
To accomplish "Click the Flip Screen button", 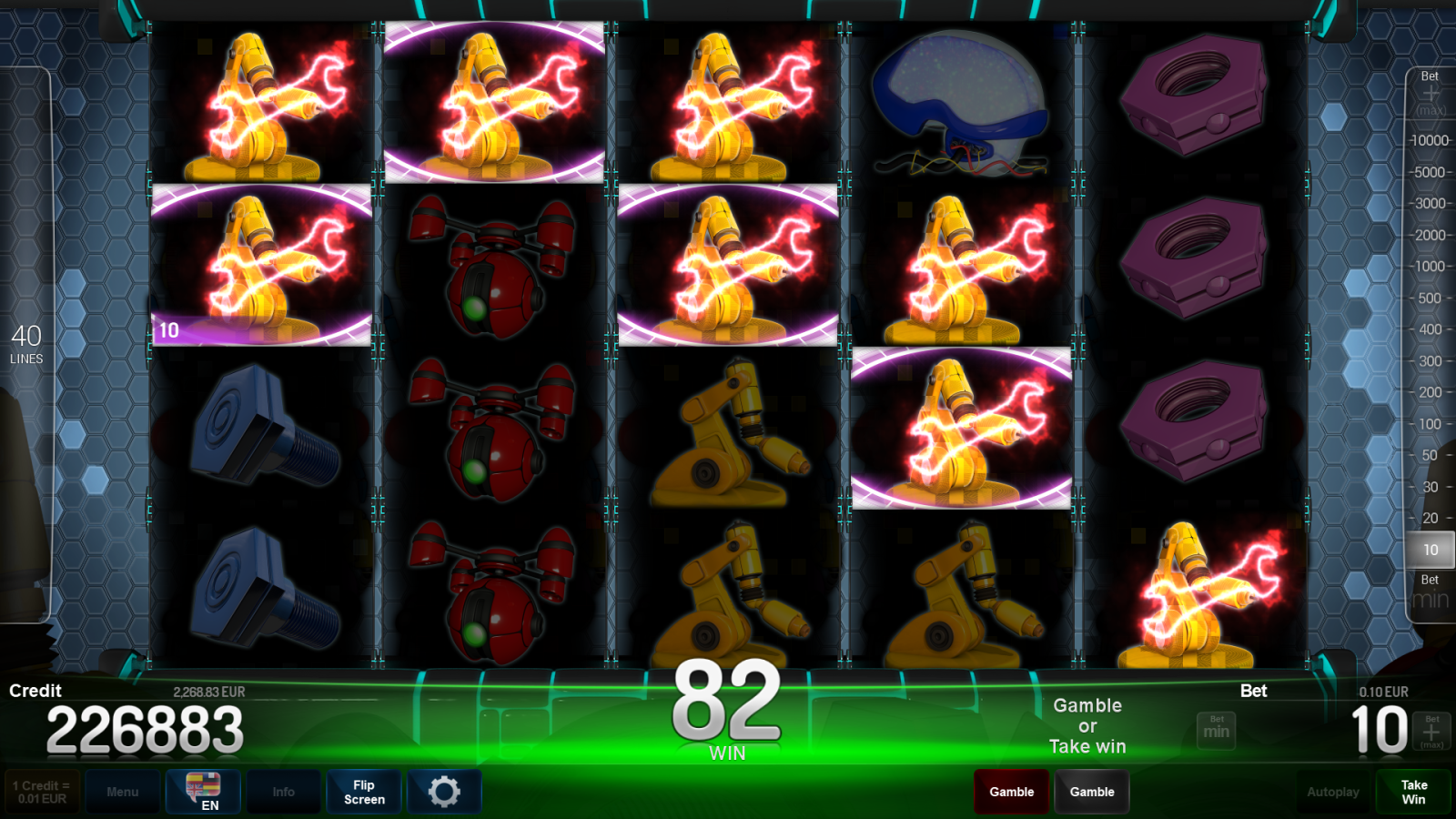I will 363,791.
